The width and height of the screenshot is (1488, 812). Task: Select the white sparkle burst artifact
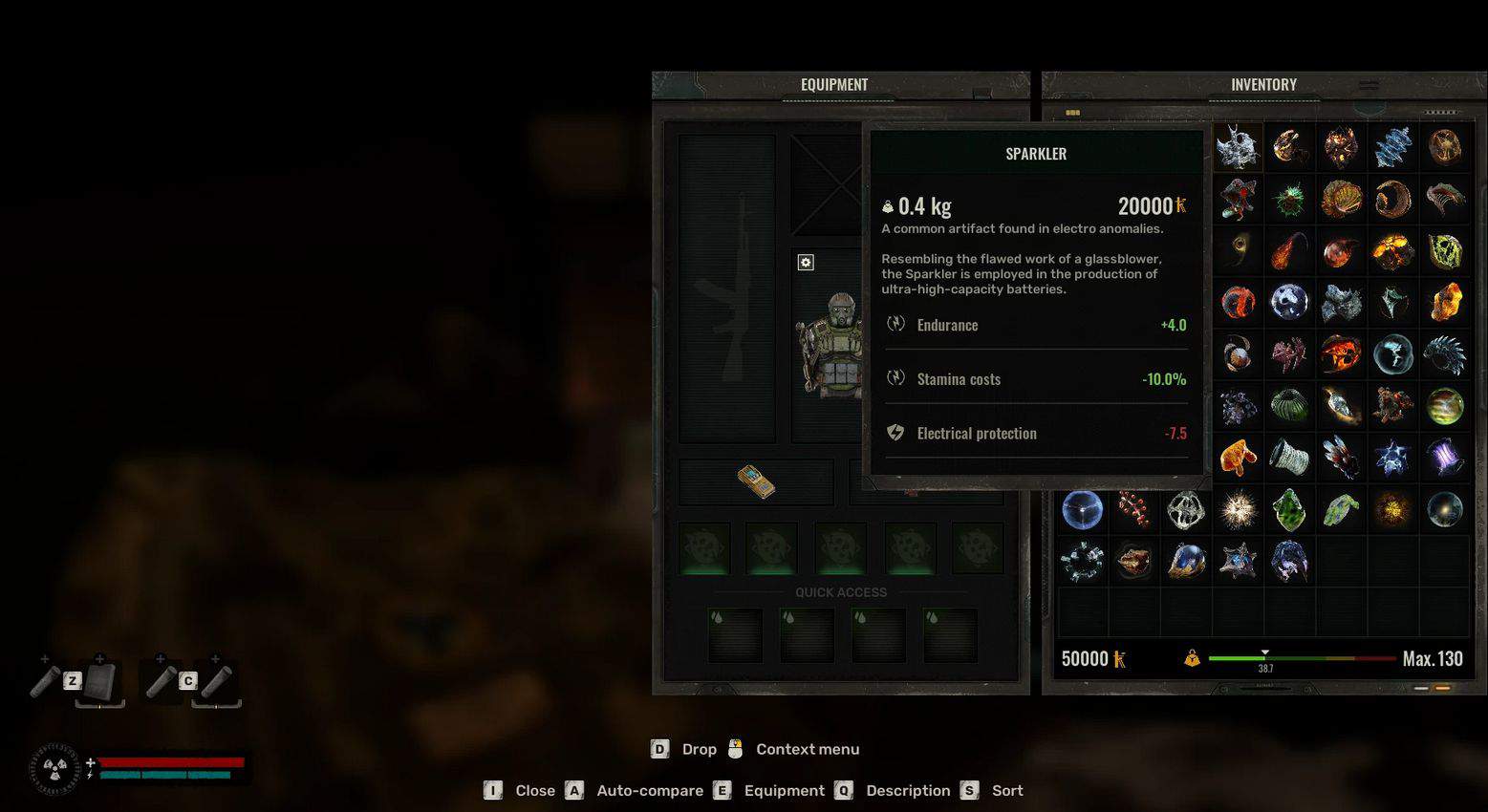[x=1238, y=510]
